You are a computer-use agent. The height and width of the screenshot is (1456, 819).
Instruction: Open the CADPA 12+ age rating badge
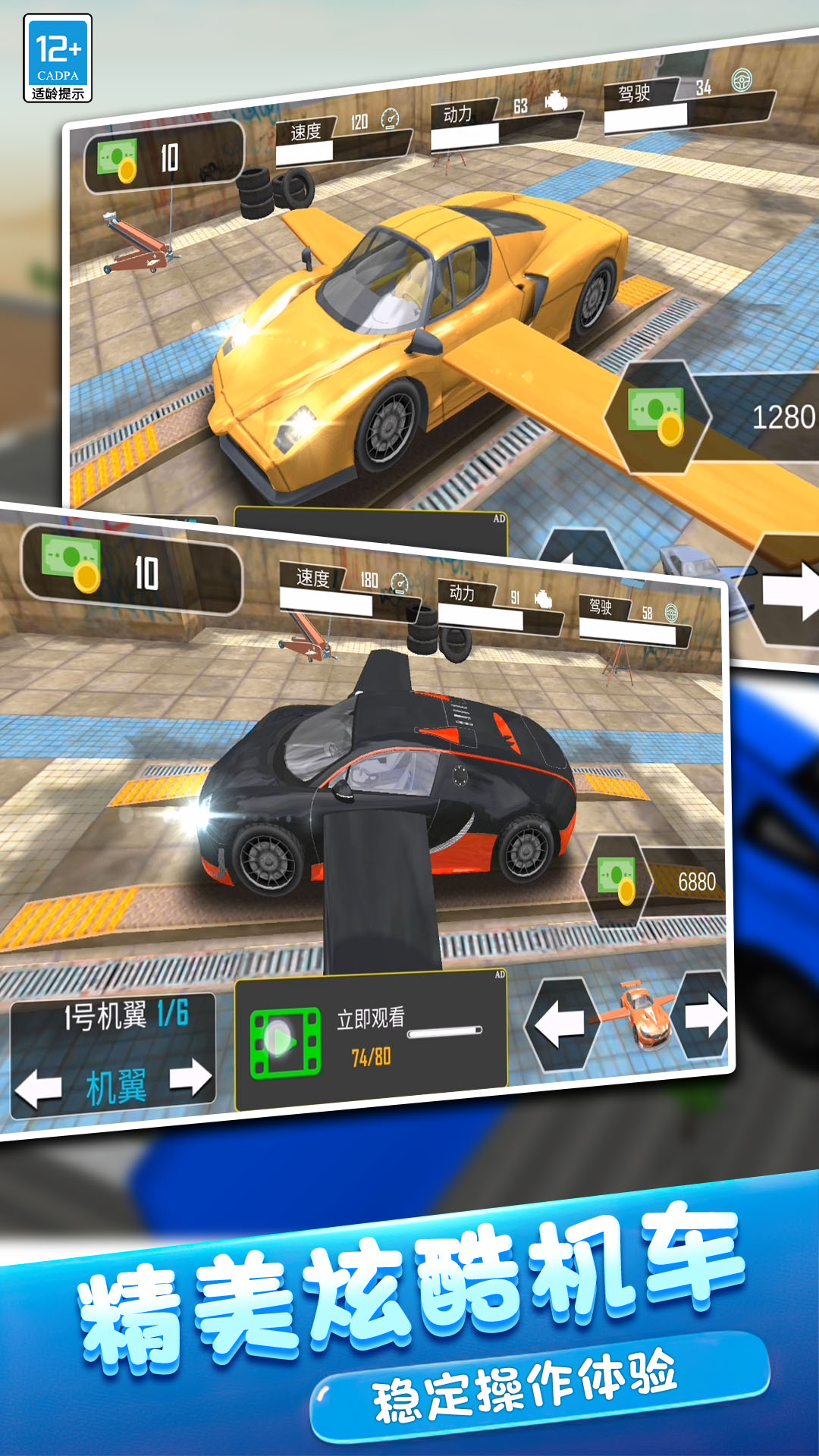pos(58,58)
